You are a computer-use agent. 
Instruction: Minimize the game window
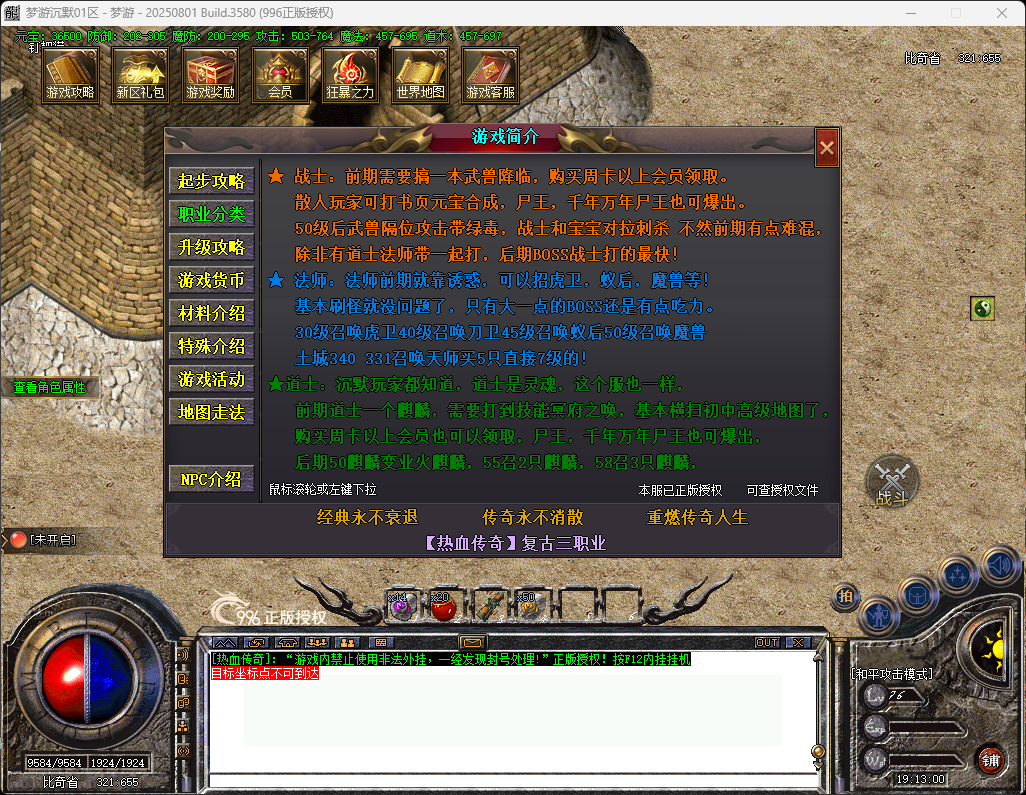tap(909, 13)
